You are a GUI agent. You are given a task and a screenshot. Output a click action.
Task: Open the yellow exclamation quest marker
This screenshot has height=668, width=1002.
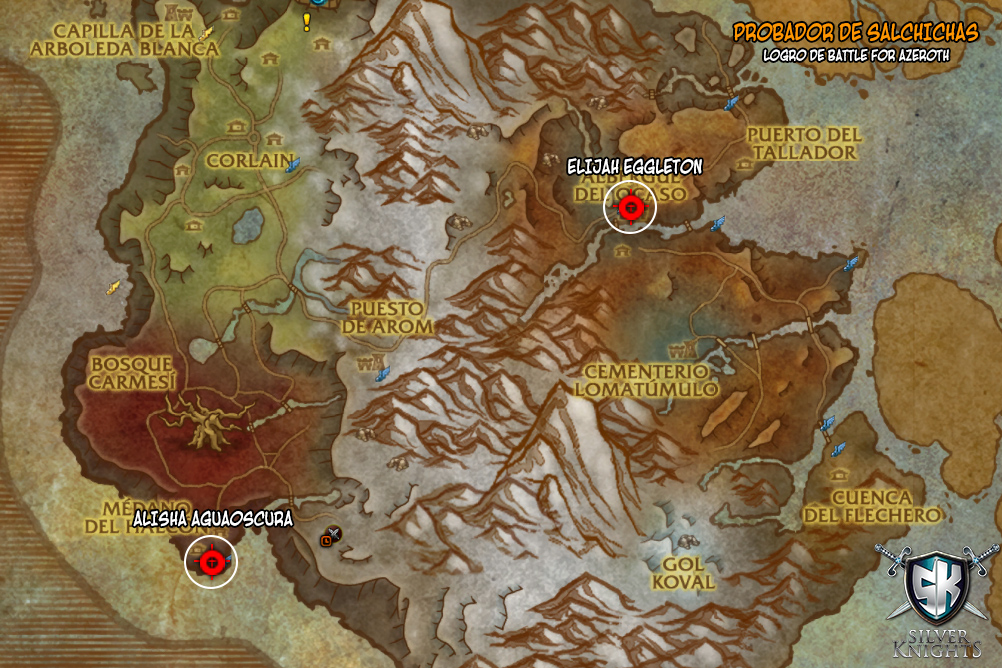click(x=307, y=22)
